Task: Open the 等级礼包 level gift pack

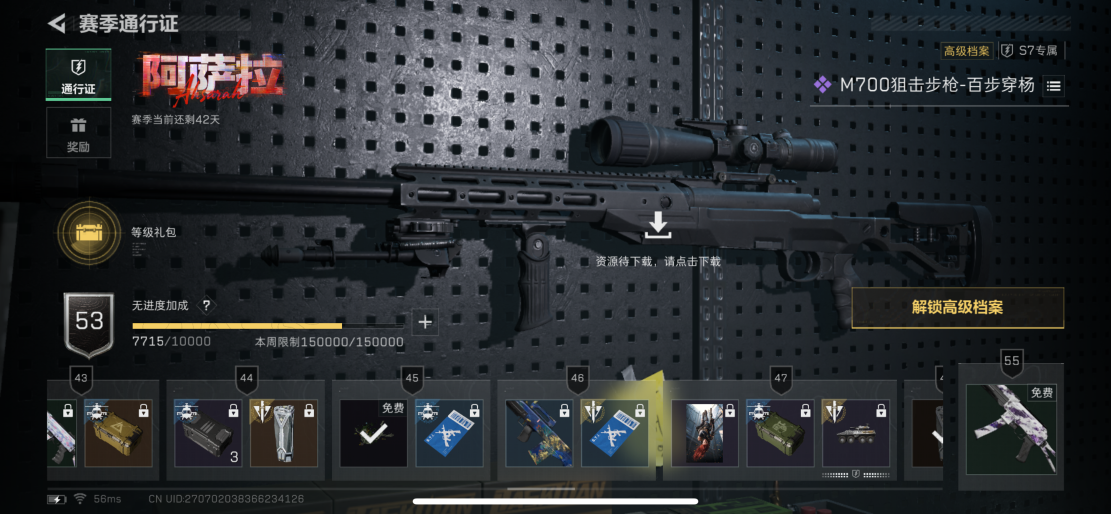Action: click(x=90, y=233)
